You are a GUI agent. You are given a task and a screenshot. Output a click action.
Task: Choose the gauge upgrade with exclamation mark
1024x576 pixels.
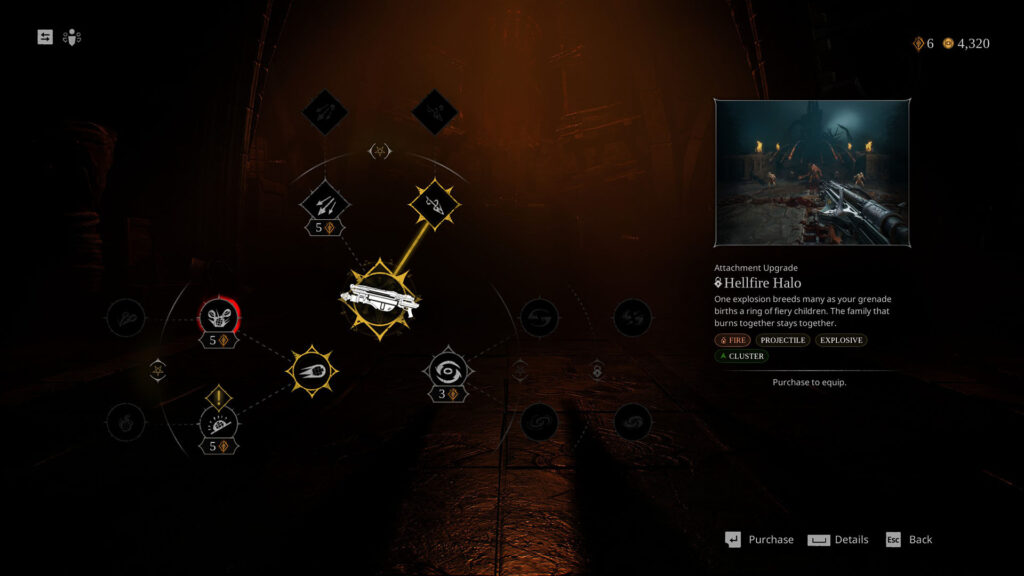click(219, 424)
